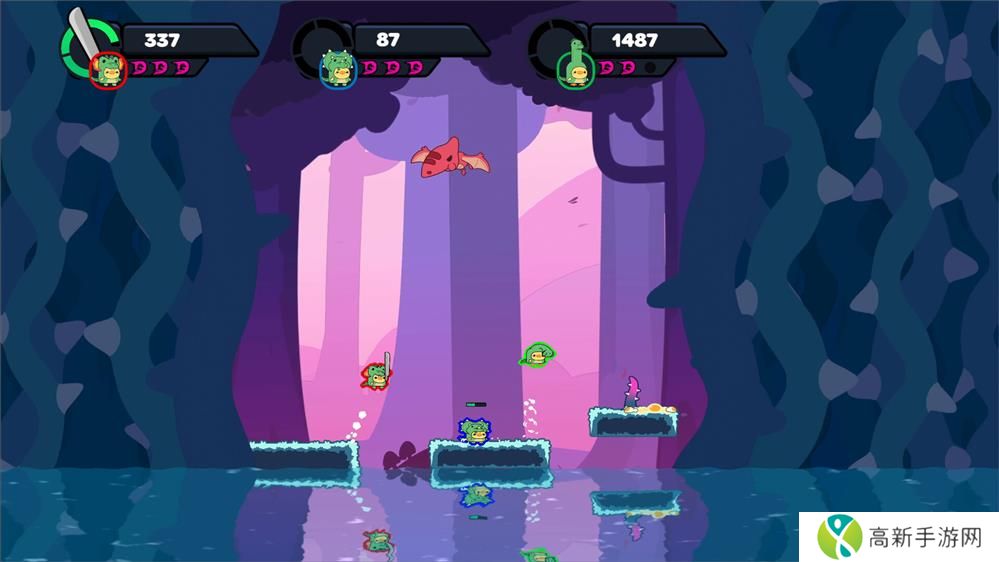999x562 pixels.
Task: Select the blue-ringed player two dinosaur portrait
Action: [338, 69]
